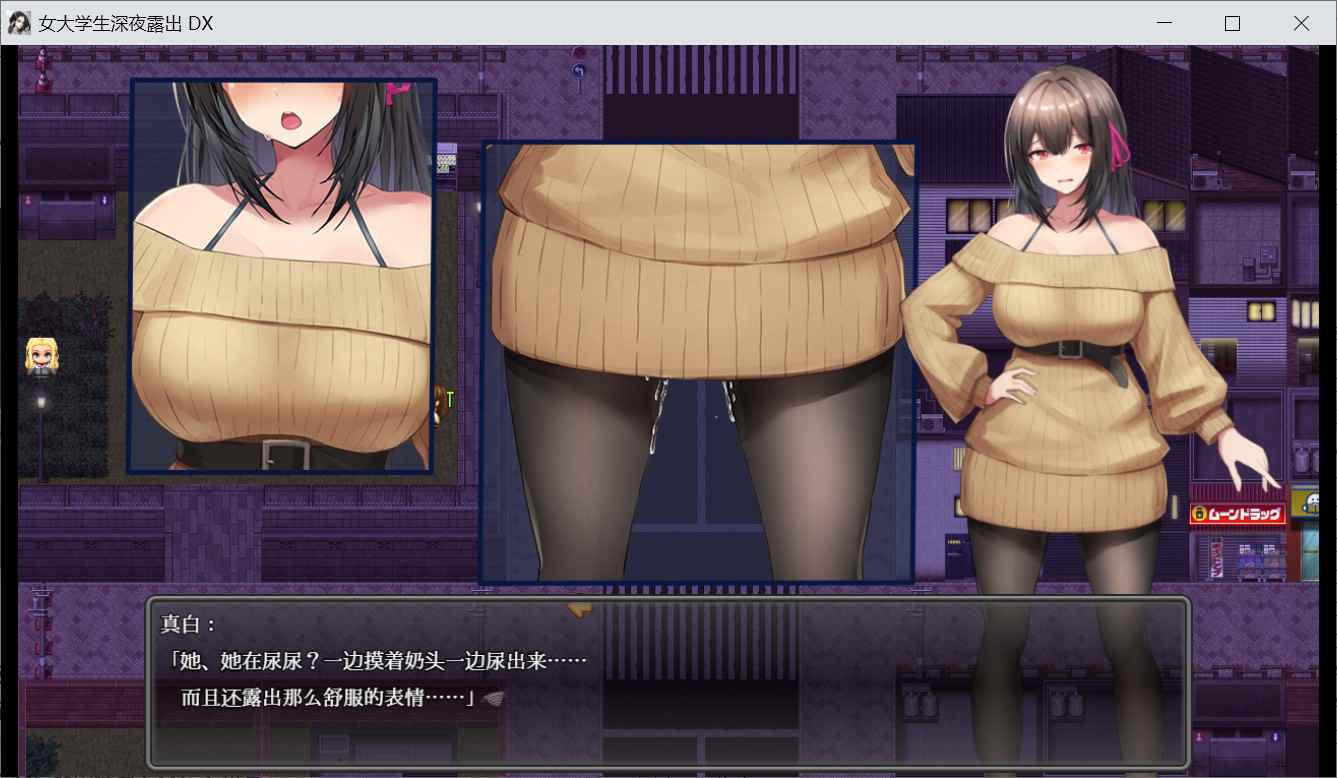
Task: Maximize the game window
Action: (1232, 23)
